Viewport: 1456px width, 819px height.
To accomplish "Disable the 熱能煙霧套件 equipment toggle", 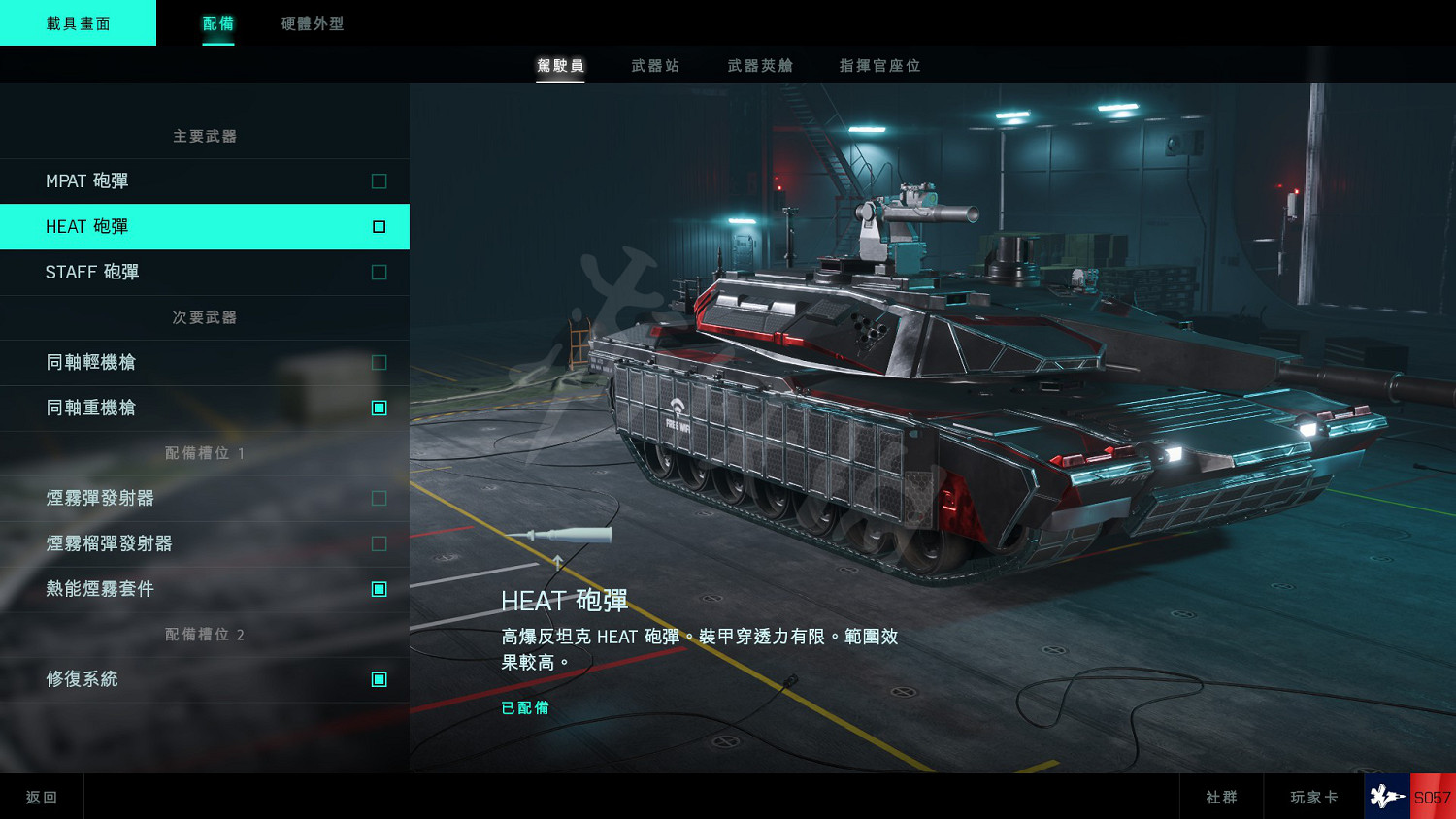I will click(378, 588).
